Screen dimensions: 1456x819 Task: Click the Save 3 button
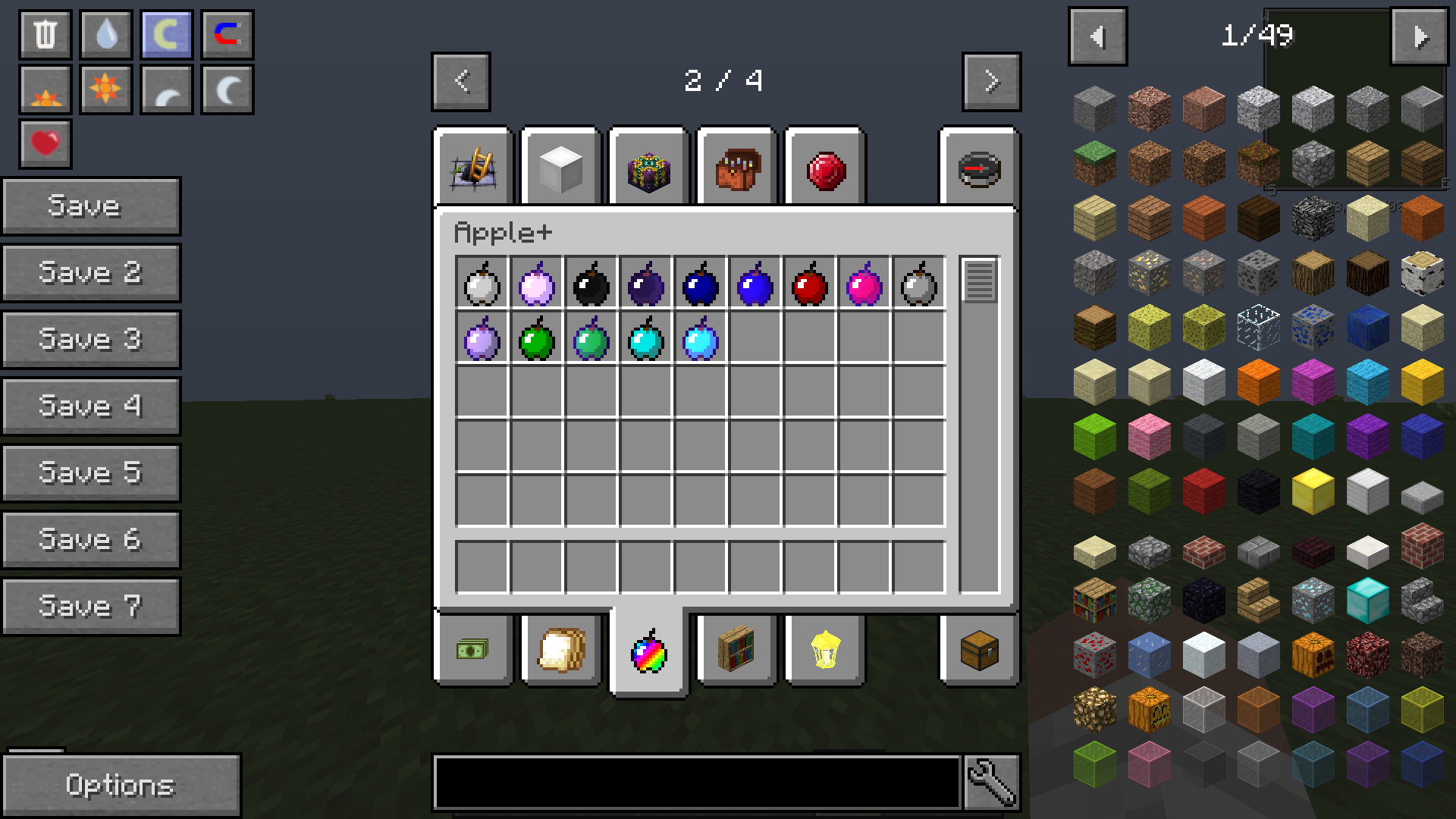coord(91,339)
